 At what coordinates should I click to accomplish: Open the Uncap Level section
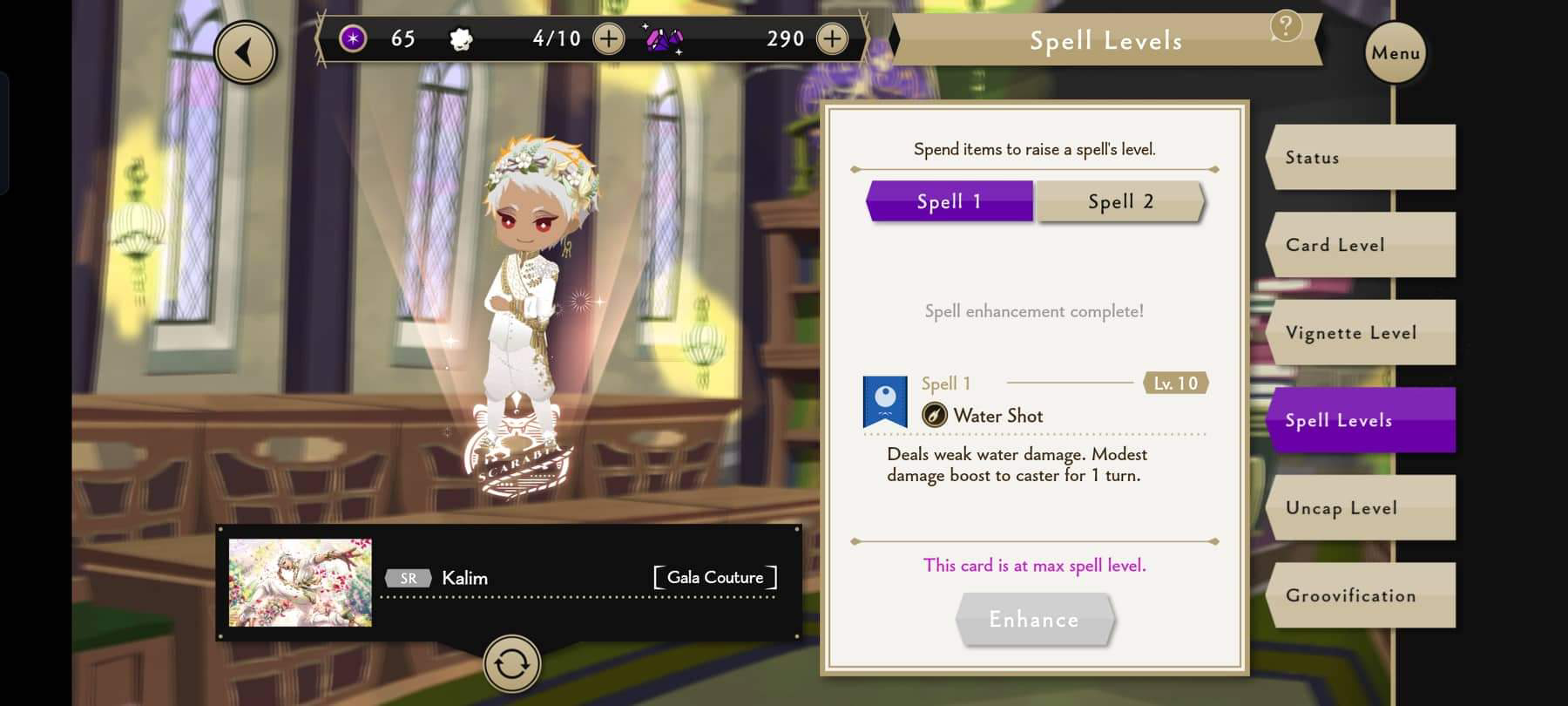pyautogui.click(x=1361, y=508)
